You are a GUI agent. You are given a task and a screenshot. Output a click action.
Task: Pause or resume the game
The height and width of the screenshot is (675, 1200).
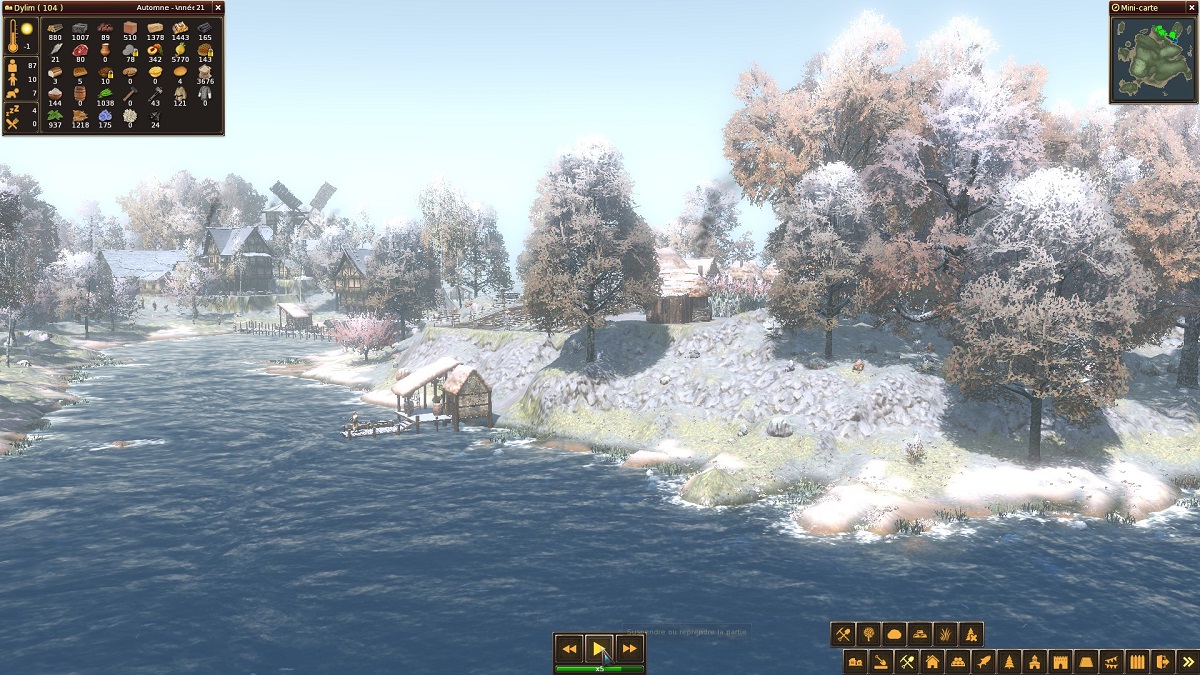pyautogui.click(x=599, y=649)
